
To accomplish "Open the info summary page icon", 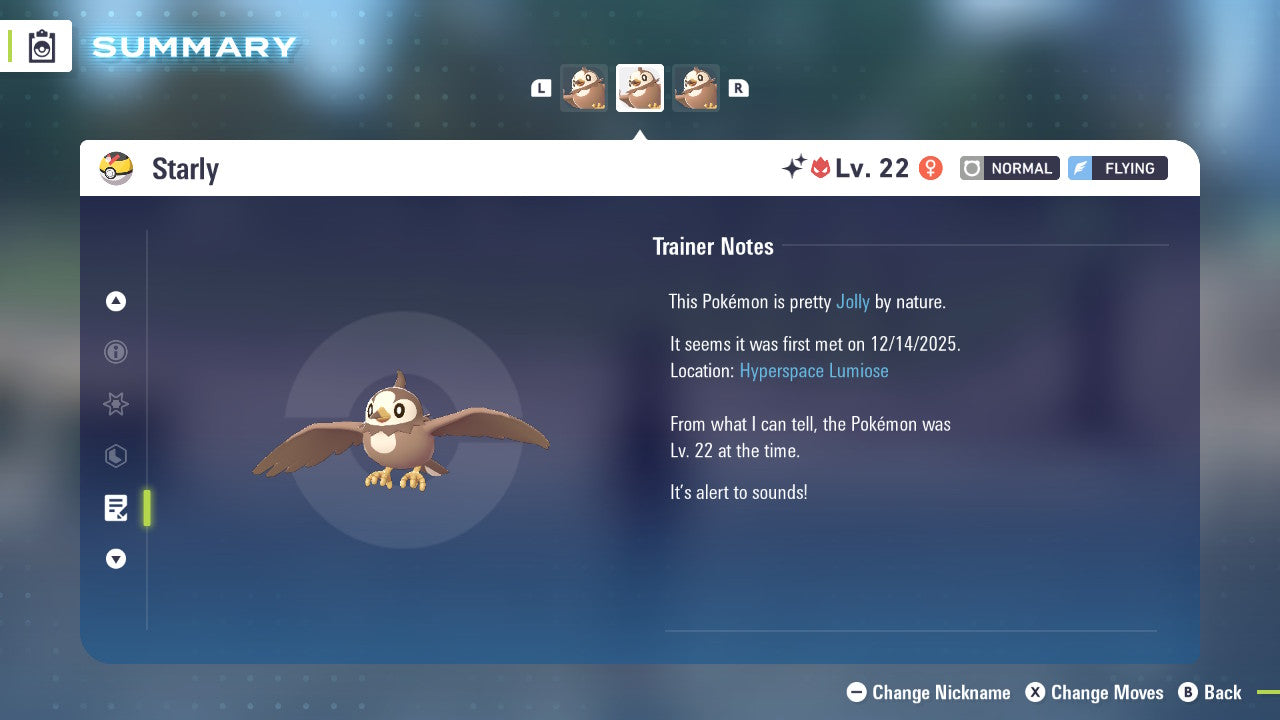I will [x=115, y=352].
